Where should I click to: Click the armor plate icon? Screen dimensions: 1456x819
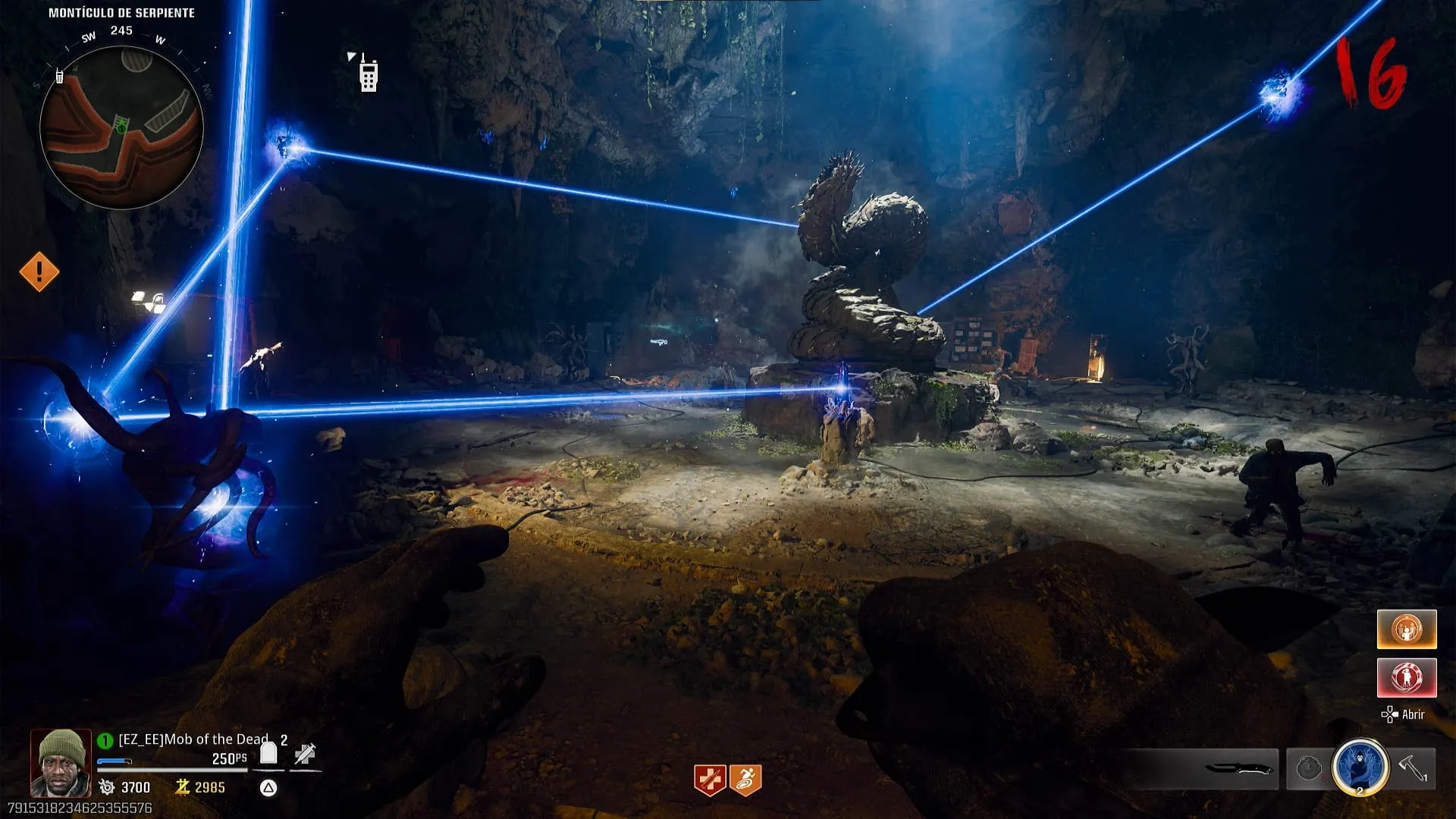(268, 753)
